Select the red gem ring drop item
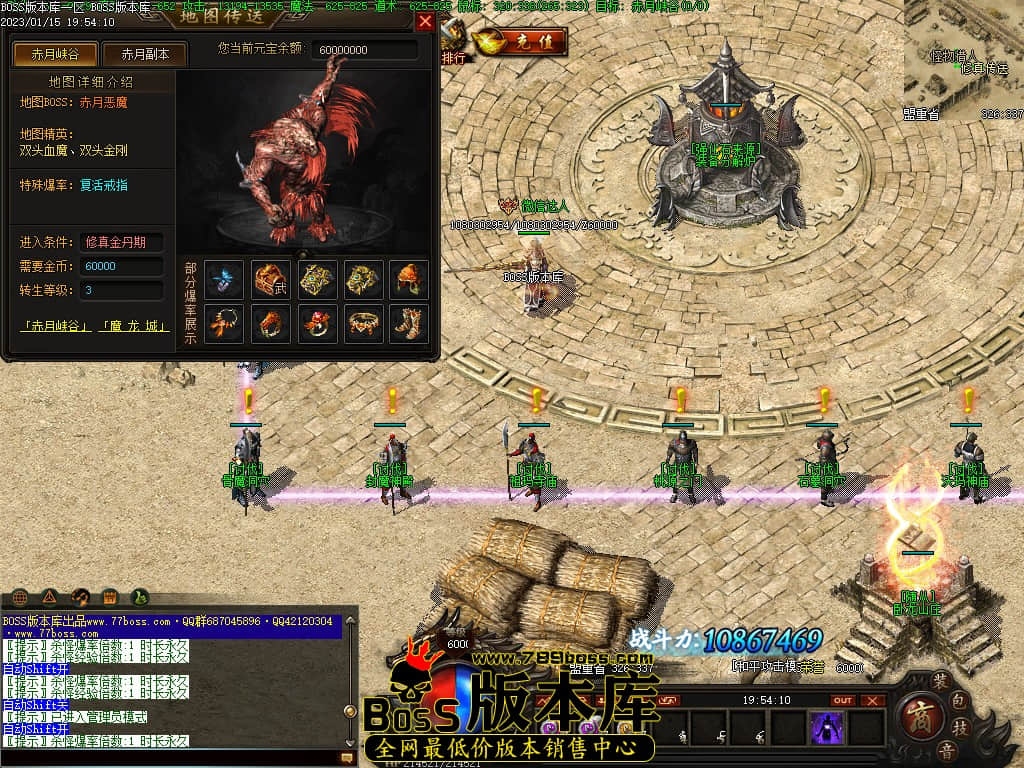The height and width of the screenshot is (768, 1024). pyautogui.click(x=317, y=322)
